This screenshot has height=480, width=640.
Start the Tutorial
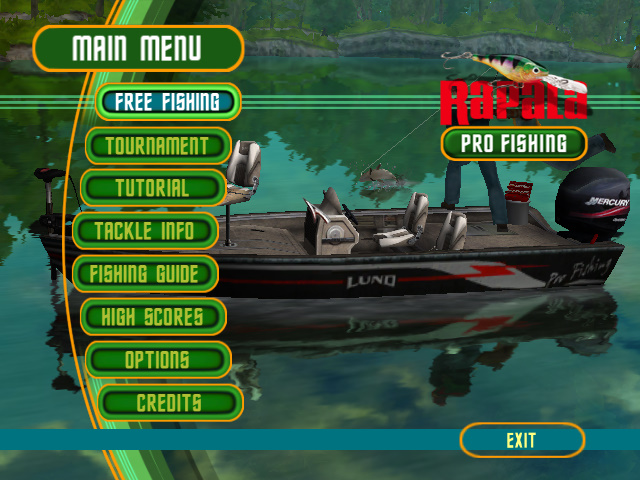click(x=152, y=188)
